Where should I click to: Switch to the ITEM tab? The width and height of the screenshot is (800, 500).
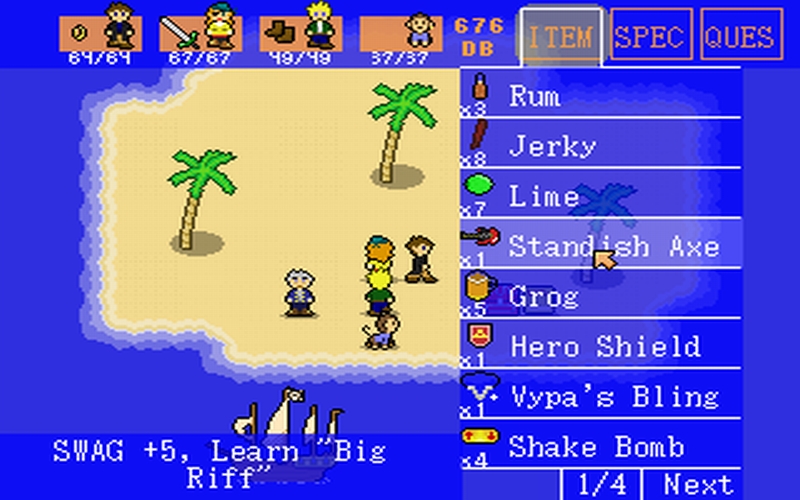pyautogui.click(x=561, y=37)
